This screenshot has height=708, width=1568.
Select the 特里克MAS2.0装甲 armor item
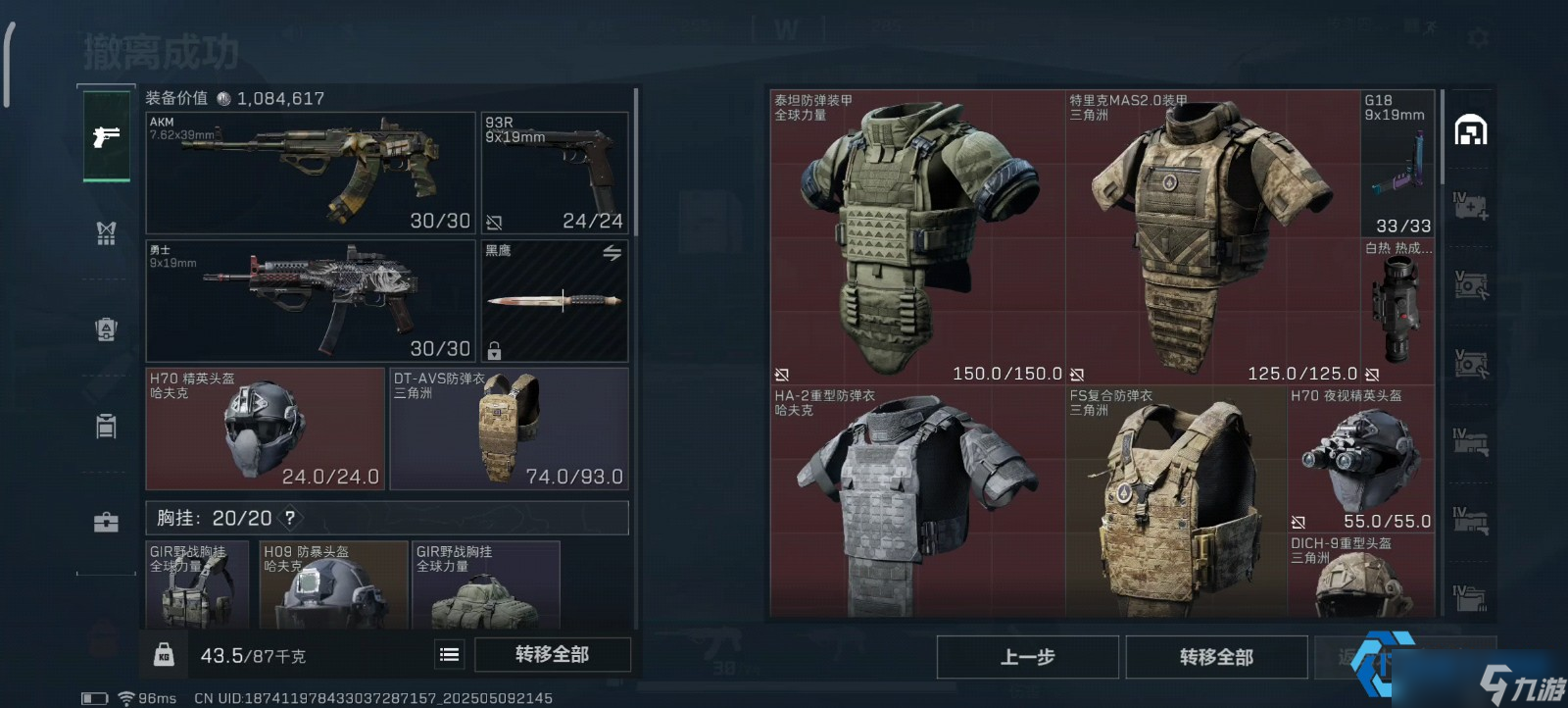point(1212,237)
